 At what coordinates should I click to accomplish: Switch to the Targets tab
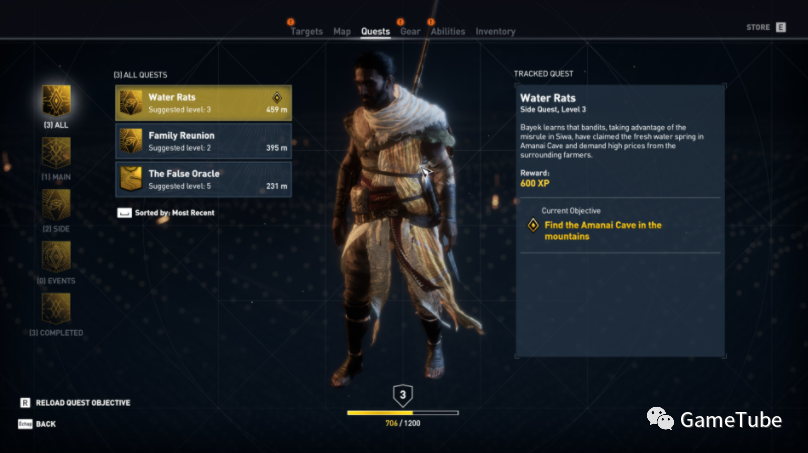[306, 32]
